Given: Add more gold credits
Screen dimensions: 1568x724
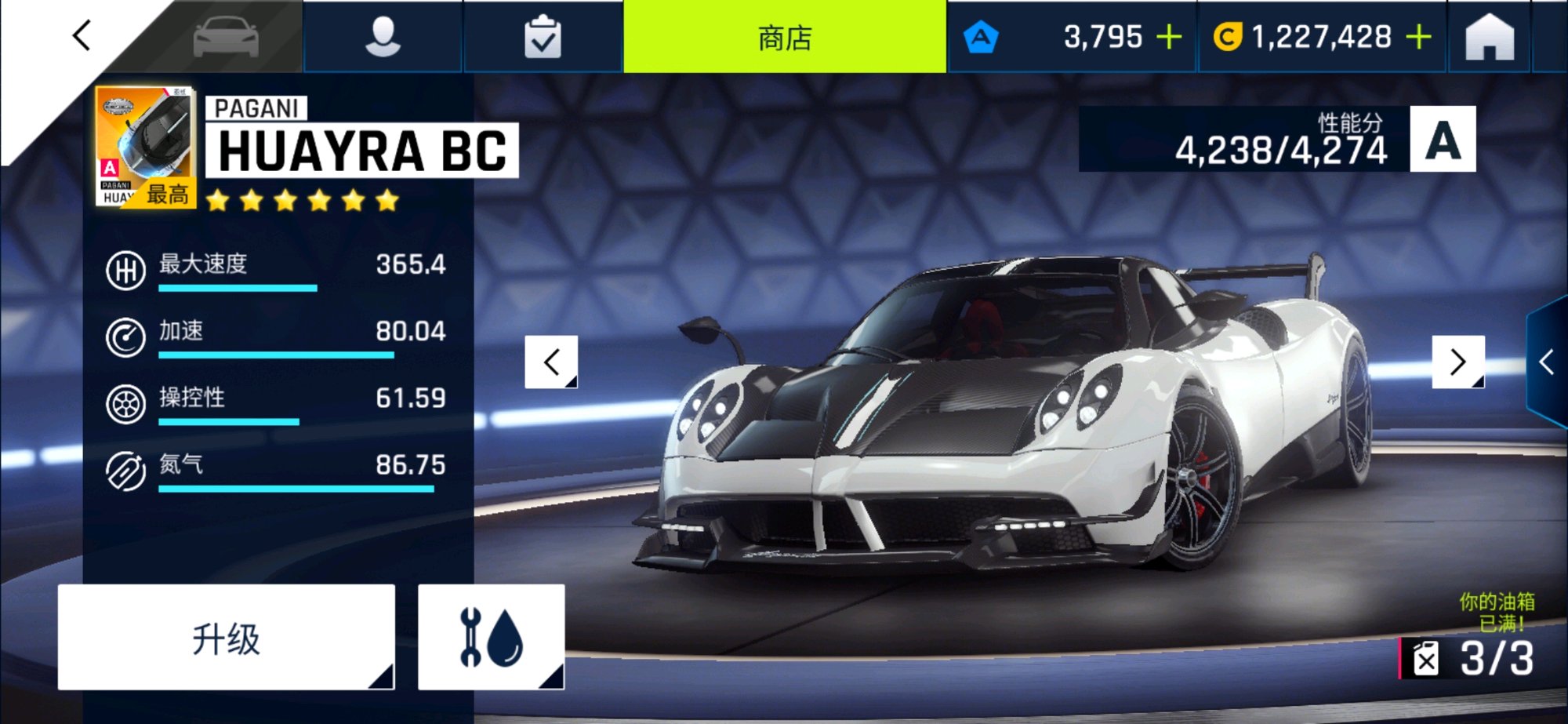Looking at the screenshot, I should tap(1419, 37).
